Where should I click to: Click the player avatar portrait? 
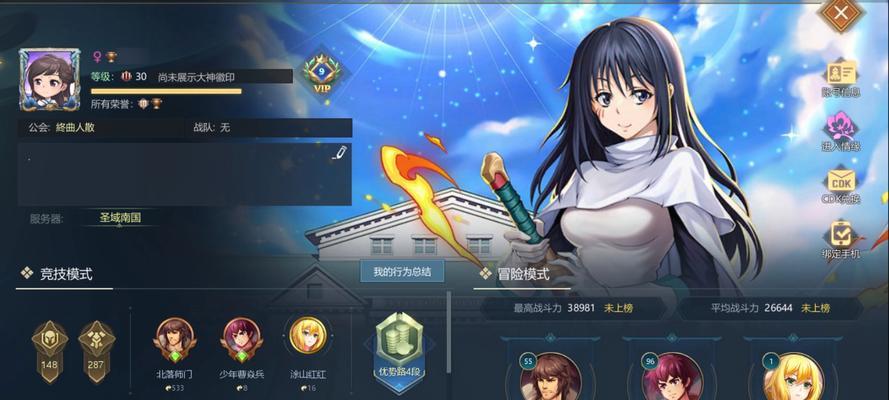point(49,80)
